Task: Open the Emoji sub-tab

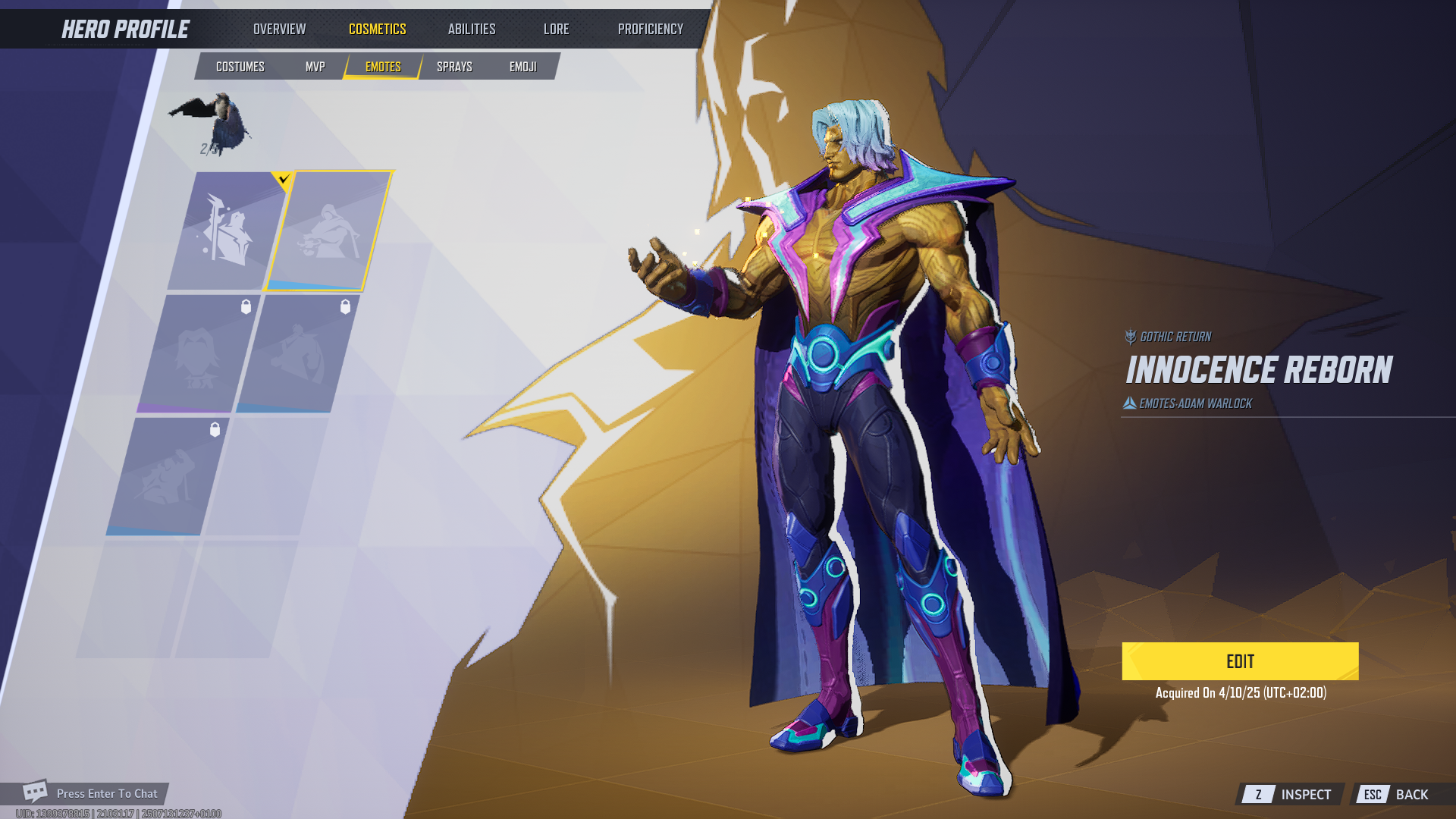Action: [522, 67]
